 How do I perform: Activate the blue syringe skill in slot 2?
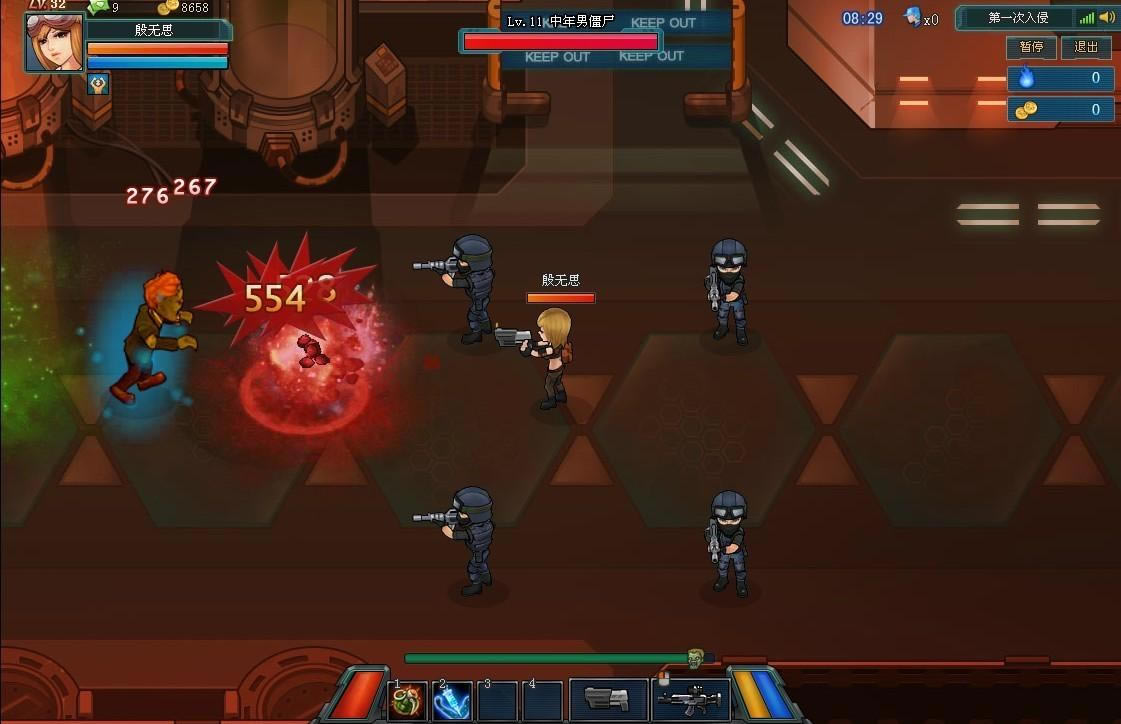point(453,700)
